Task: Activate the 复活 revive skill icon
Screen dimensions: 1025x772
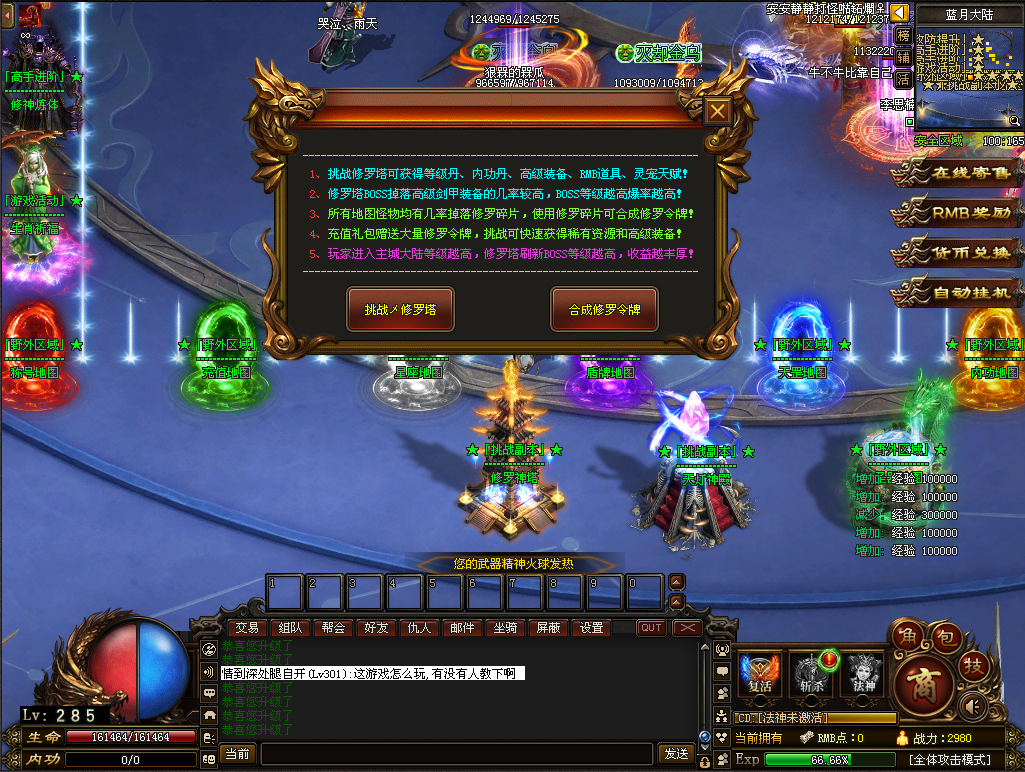Action: (x=759, y=674)
